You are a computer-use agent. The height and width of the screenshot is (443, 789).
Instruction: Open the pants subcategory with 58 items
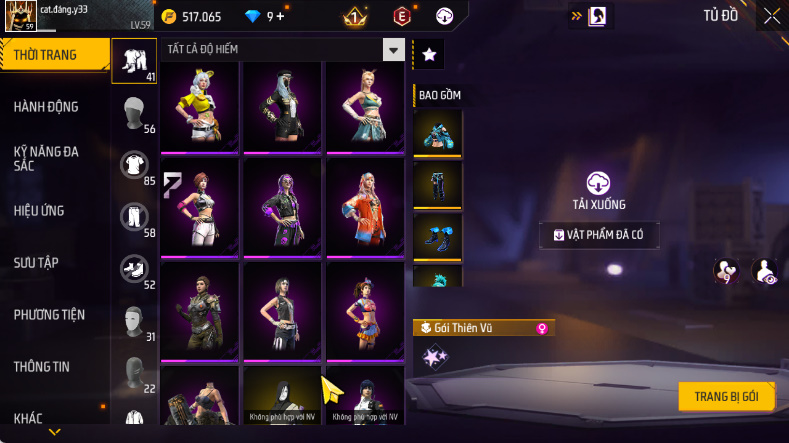(135, 217)
